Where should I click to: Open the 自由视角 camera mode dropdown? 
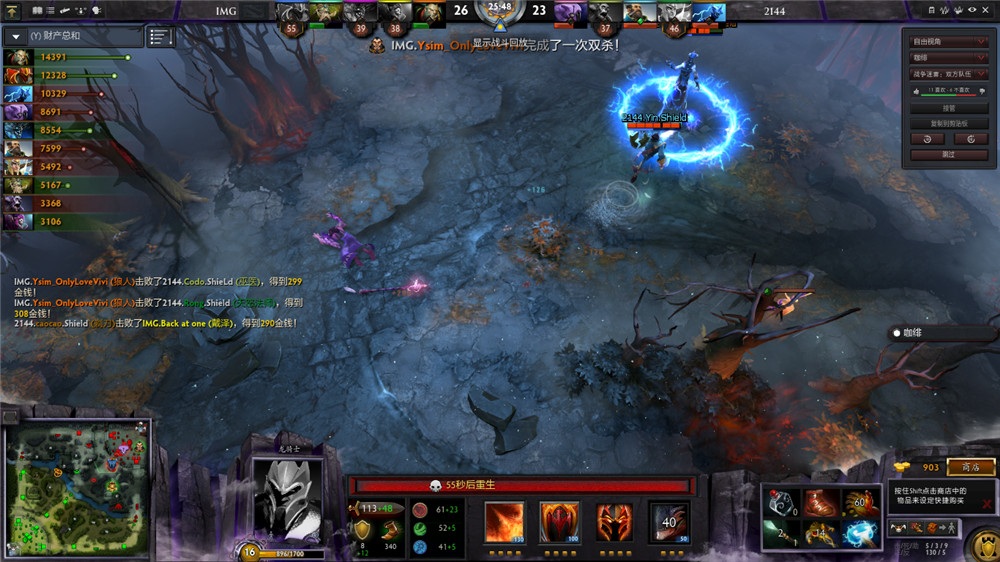coord(948,42)
